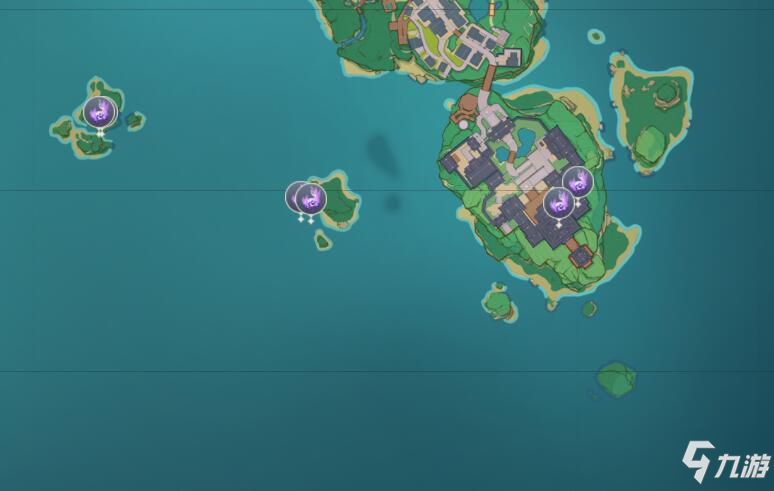The width and height of the screenshot is (774, 491).
Task: Select the lower purple marker on the town island
Action: pos(559,202)
